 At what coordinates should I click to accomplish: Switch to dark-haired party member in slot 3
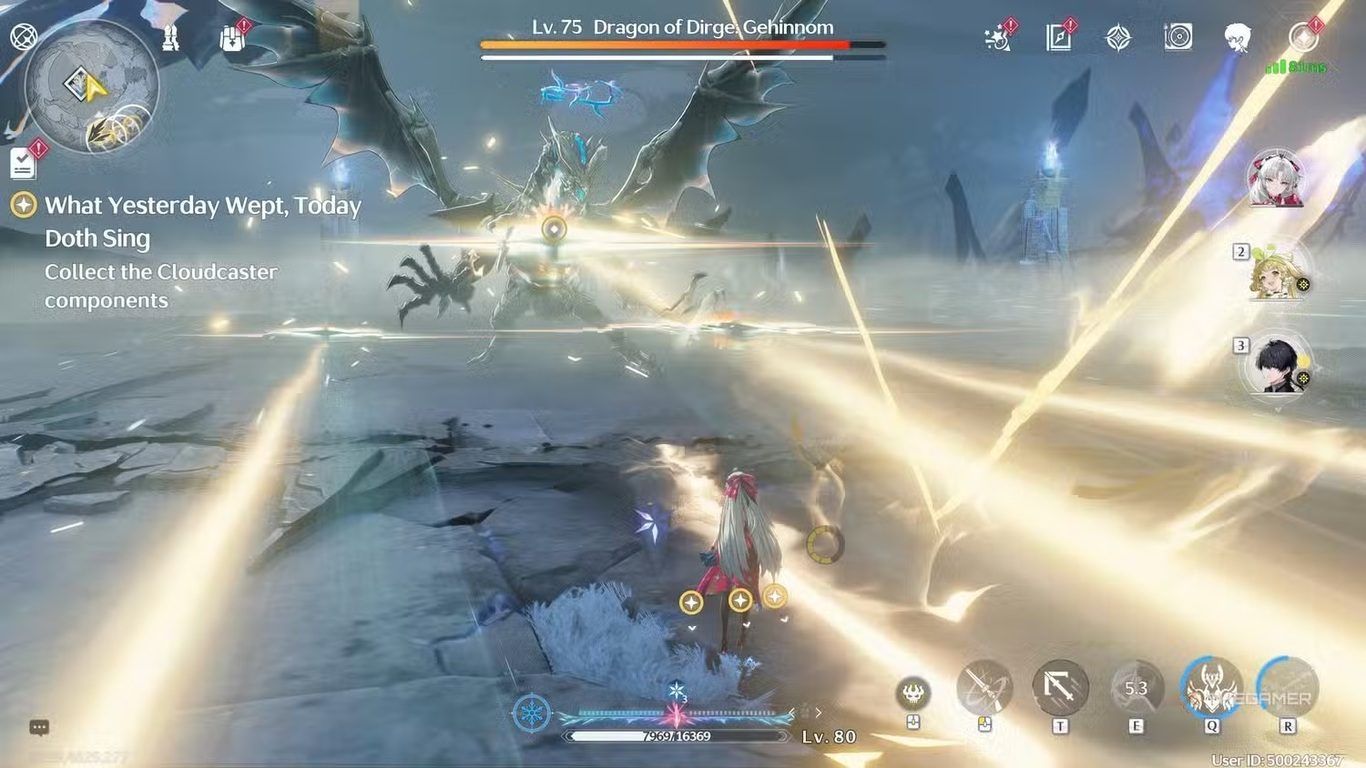click(1275, 364)
